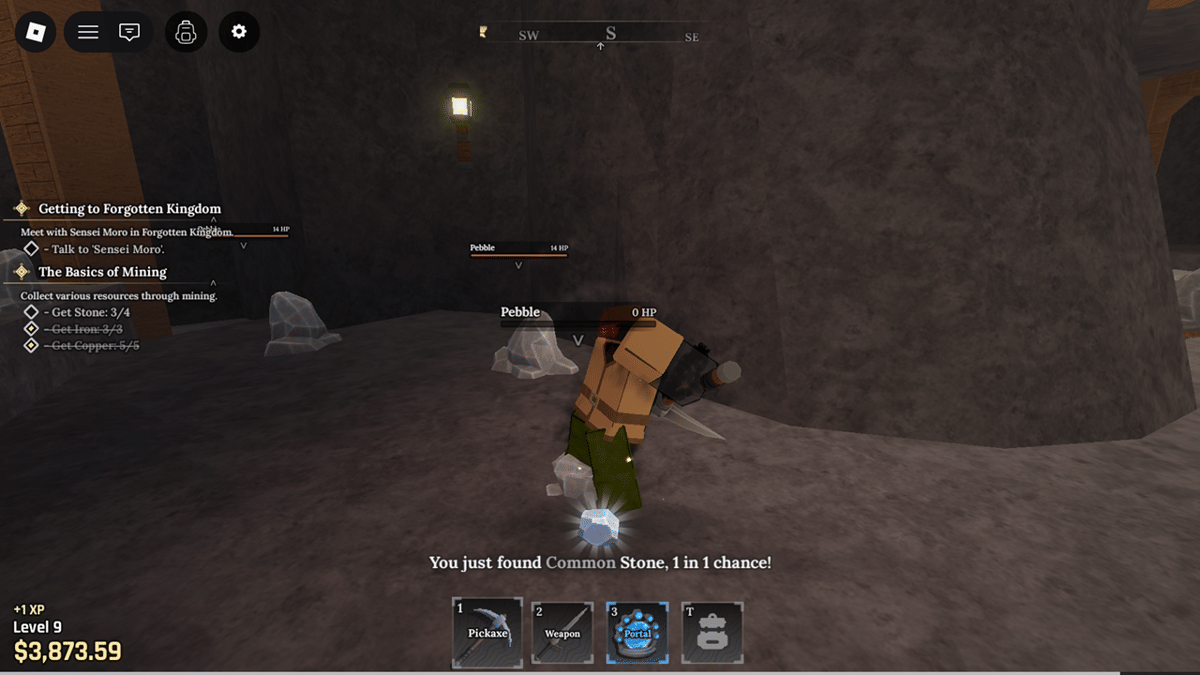Viewport: 1200px width, 675px height.
Task: Select the Pickaxe hotbar slot
Action: pyautogui.click(x=487, y=631)
